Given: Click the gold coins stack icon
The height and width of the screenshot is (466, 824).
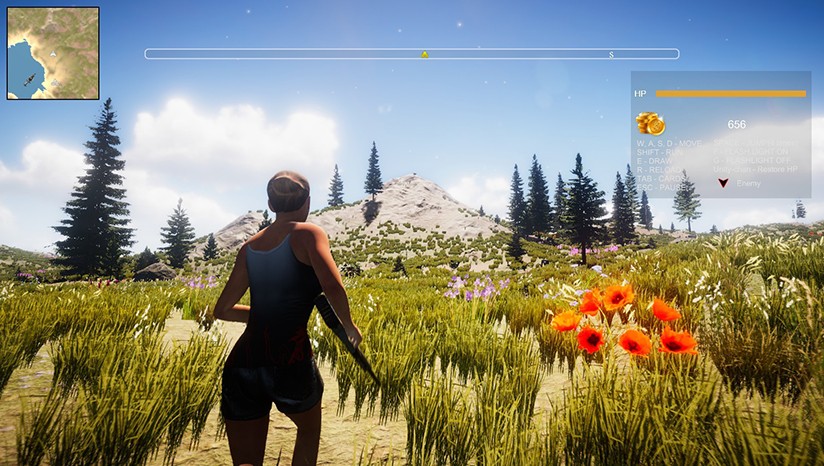Looking at the screenshot, I should click(650, 123).
